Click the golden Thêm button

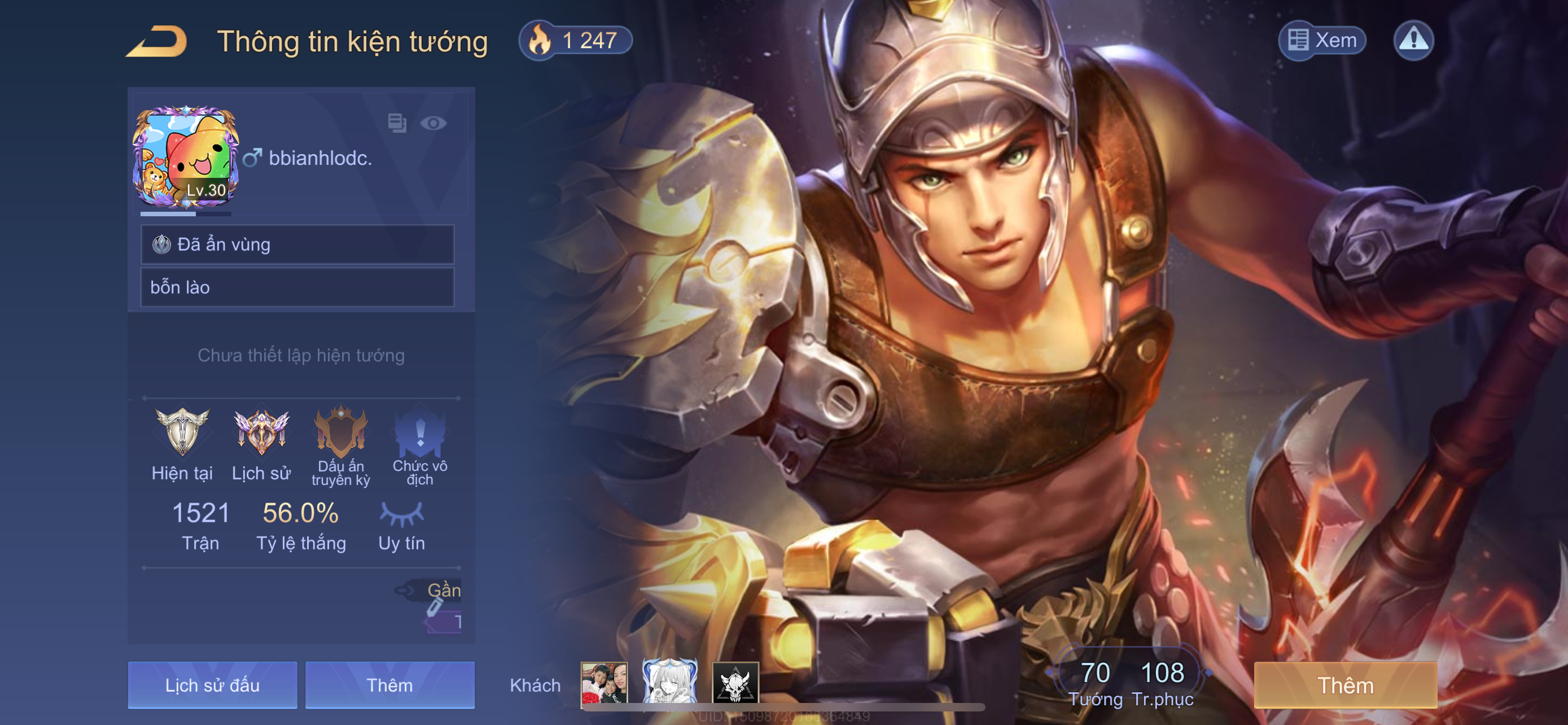pos(1345,685)
